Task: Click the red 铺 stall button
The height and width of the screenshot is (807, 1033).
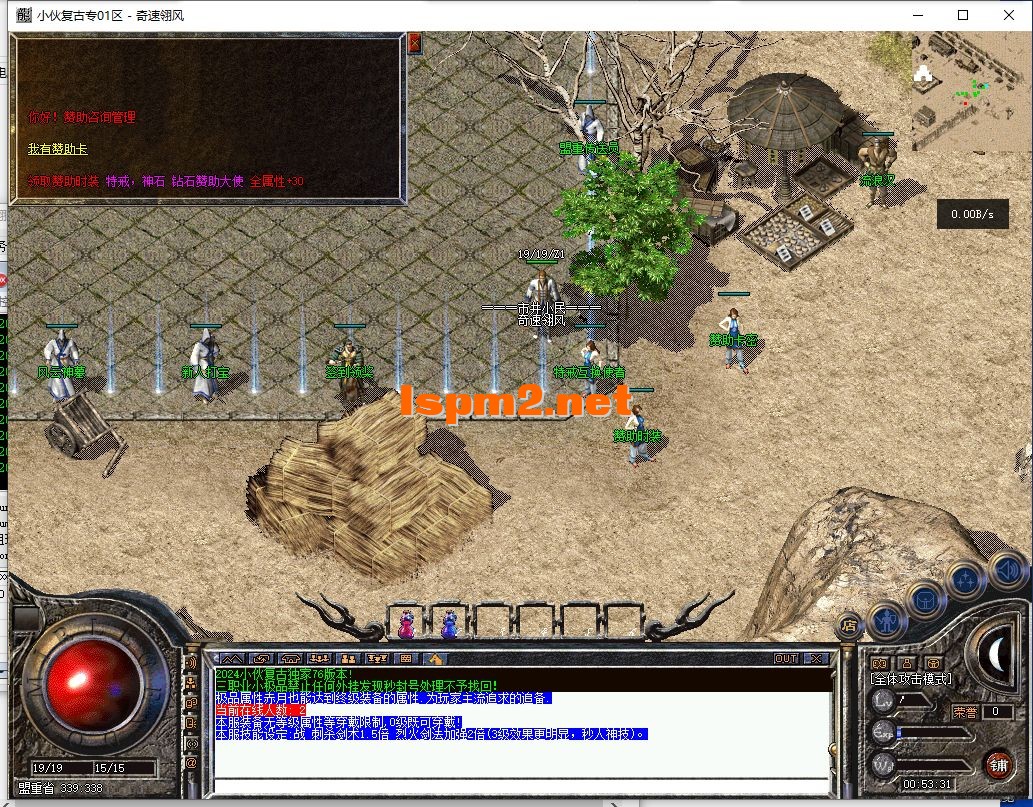Action: [997, 765]
